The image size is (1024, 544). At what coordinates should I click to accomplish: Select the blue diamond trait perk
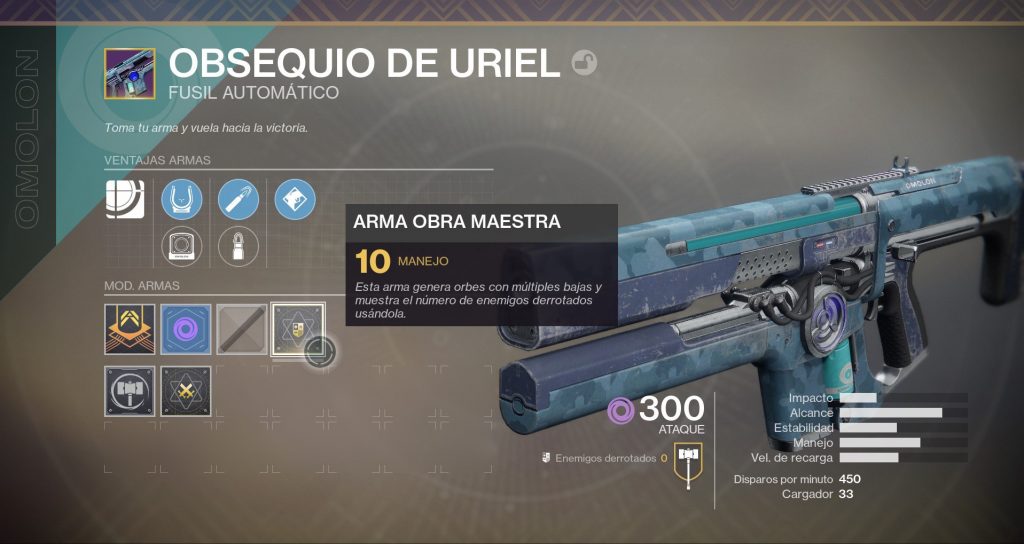(x=294, y=200)
